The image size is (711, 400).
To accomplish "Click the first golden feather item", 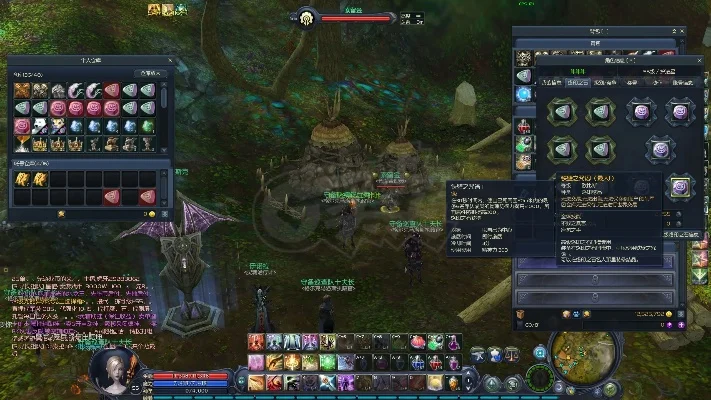I will pos(21,178).
